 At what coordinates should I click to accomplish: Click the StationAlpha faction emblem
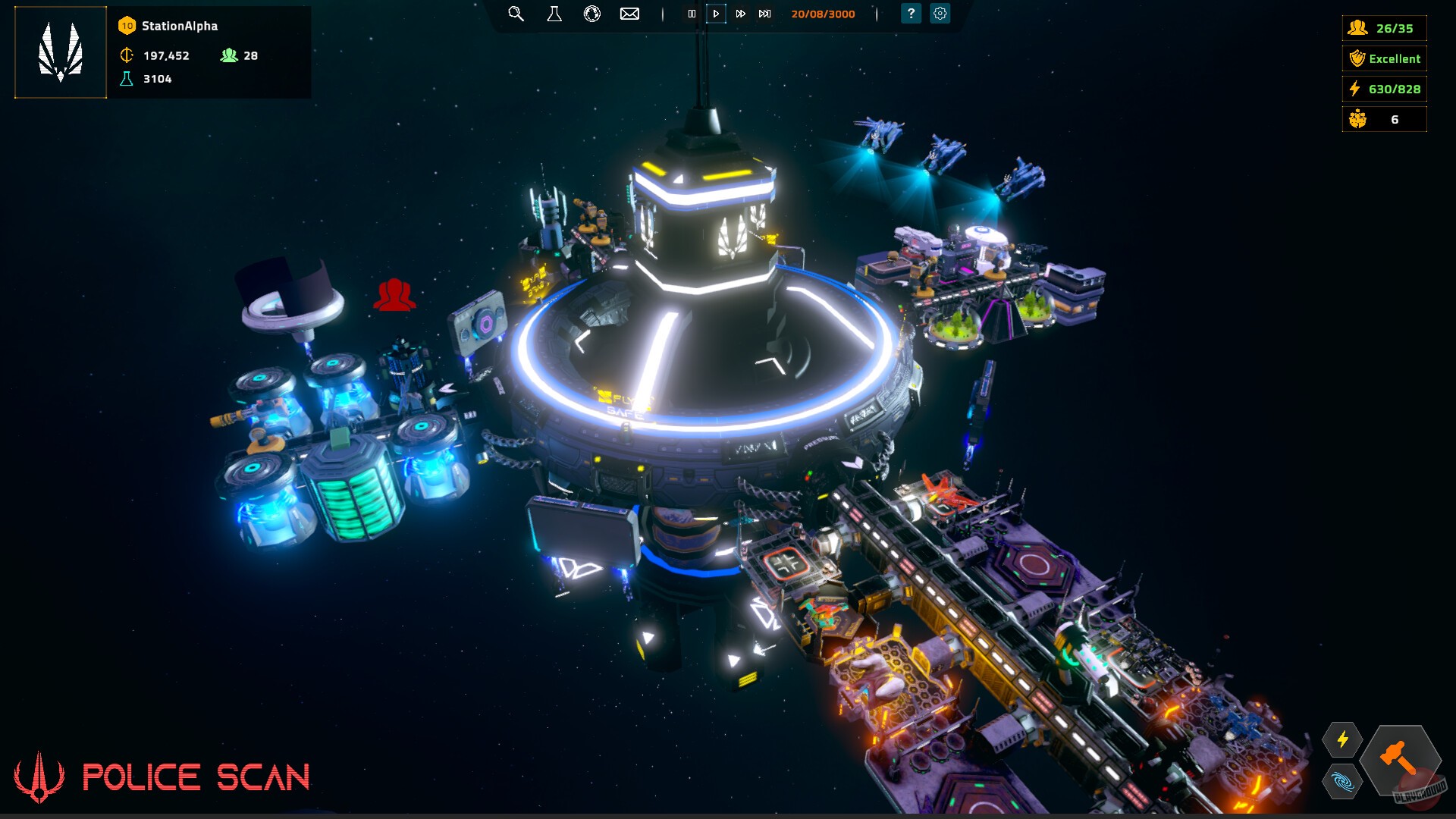point(60,52)
